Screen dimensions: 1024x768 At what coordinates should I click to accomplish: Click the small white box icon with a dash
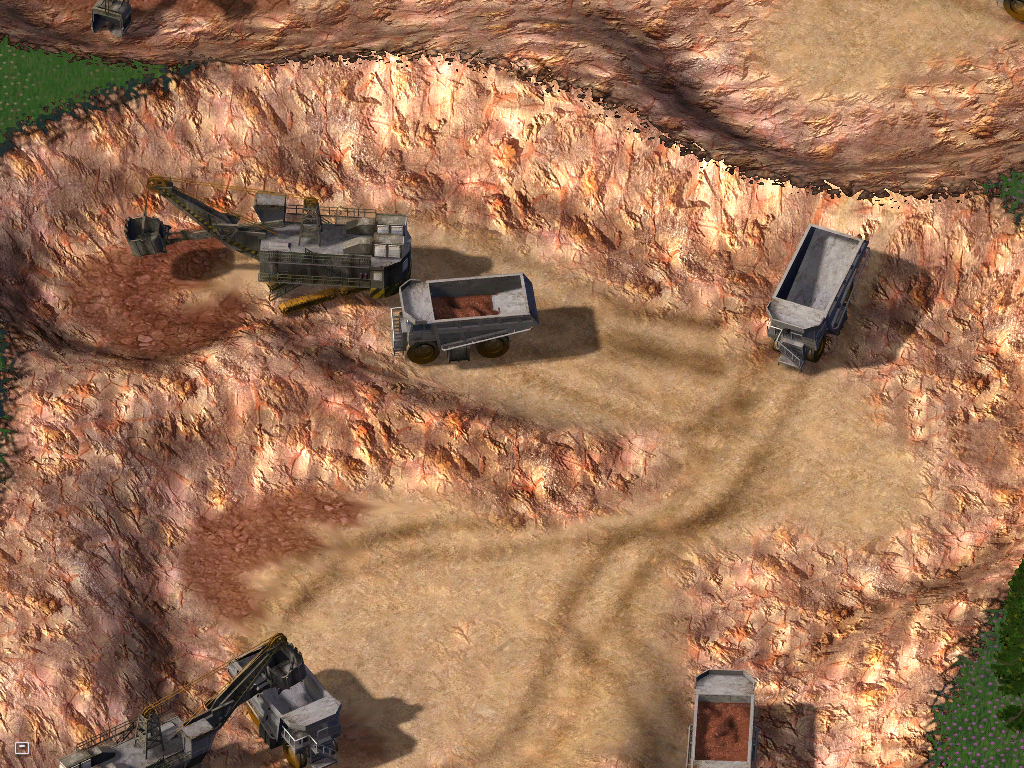[x=22, y=747]
